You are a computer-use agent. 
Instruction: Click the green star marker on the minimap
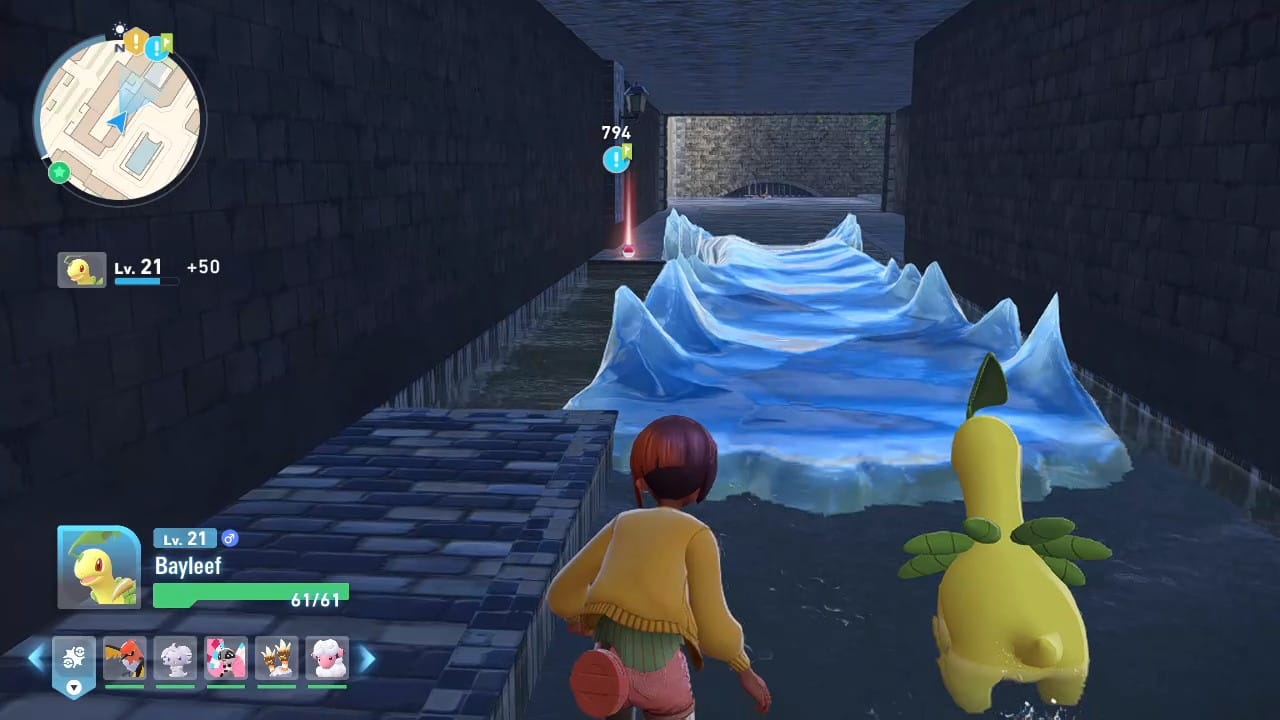pyautogui.click(x=58, y=172)
